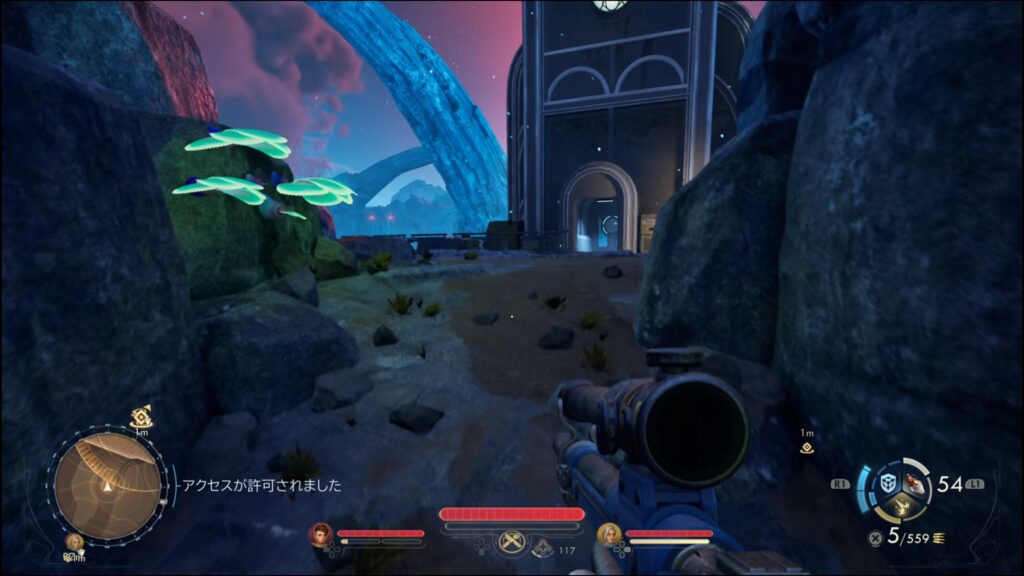The image size is (1024, 576).
Task: Click the companion marker below minimap
Action: click(x=73, y=542)
